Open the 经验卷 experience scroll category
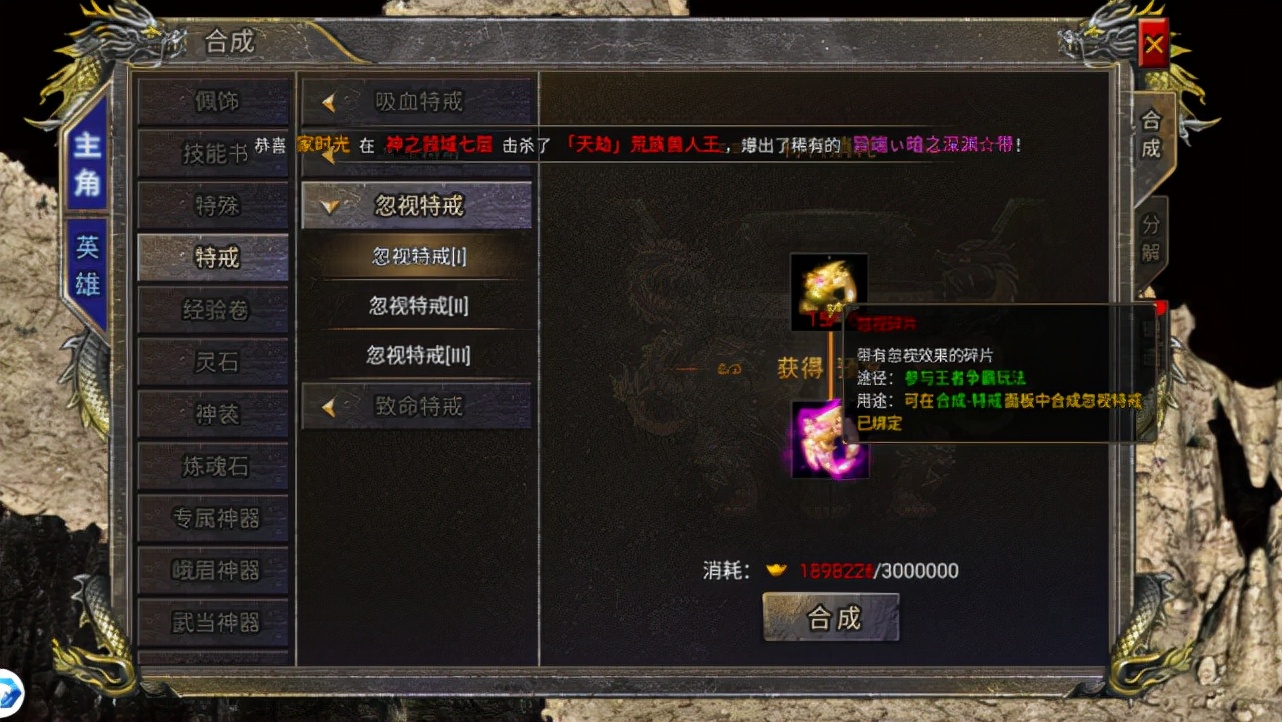 (213, 310)
